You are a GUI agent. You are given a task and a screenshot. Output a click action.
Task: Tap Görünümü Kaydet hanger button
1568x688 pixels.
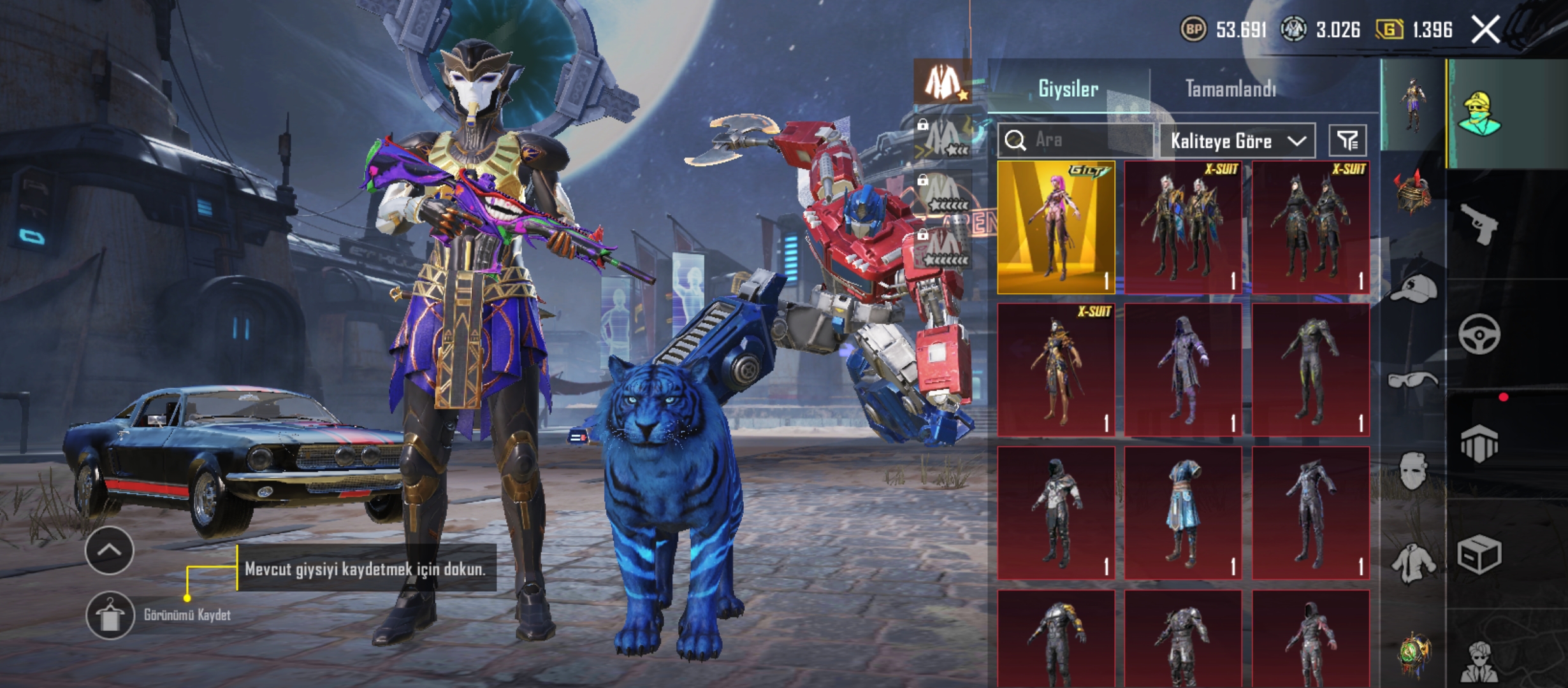pyautogui.click(x=110, y=615)
